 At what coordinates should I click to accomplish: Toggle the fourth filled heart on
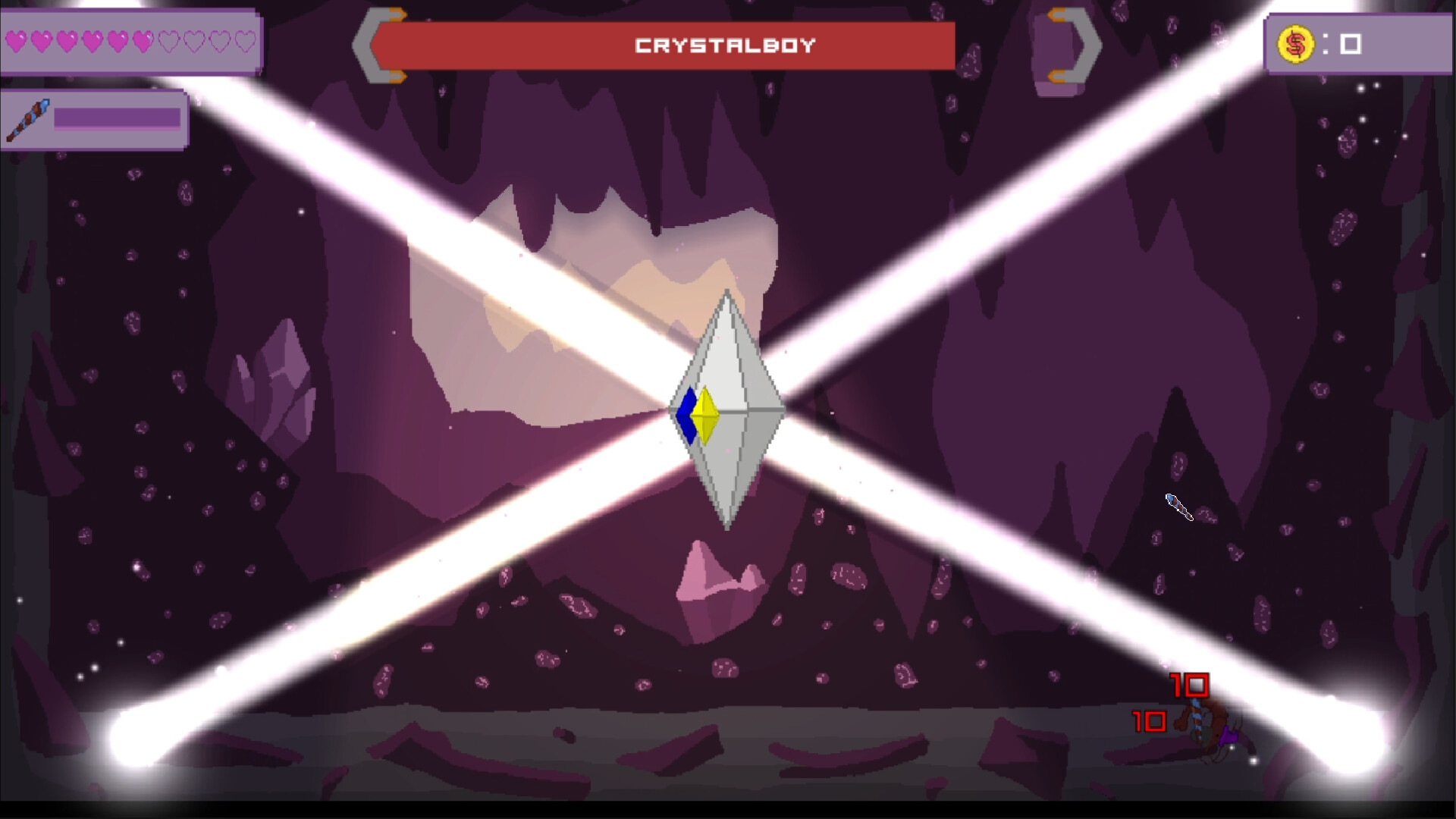click(91, 41)
